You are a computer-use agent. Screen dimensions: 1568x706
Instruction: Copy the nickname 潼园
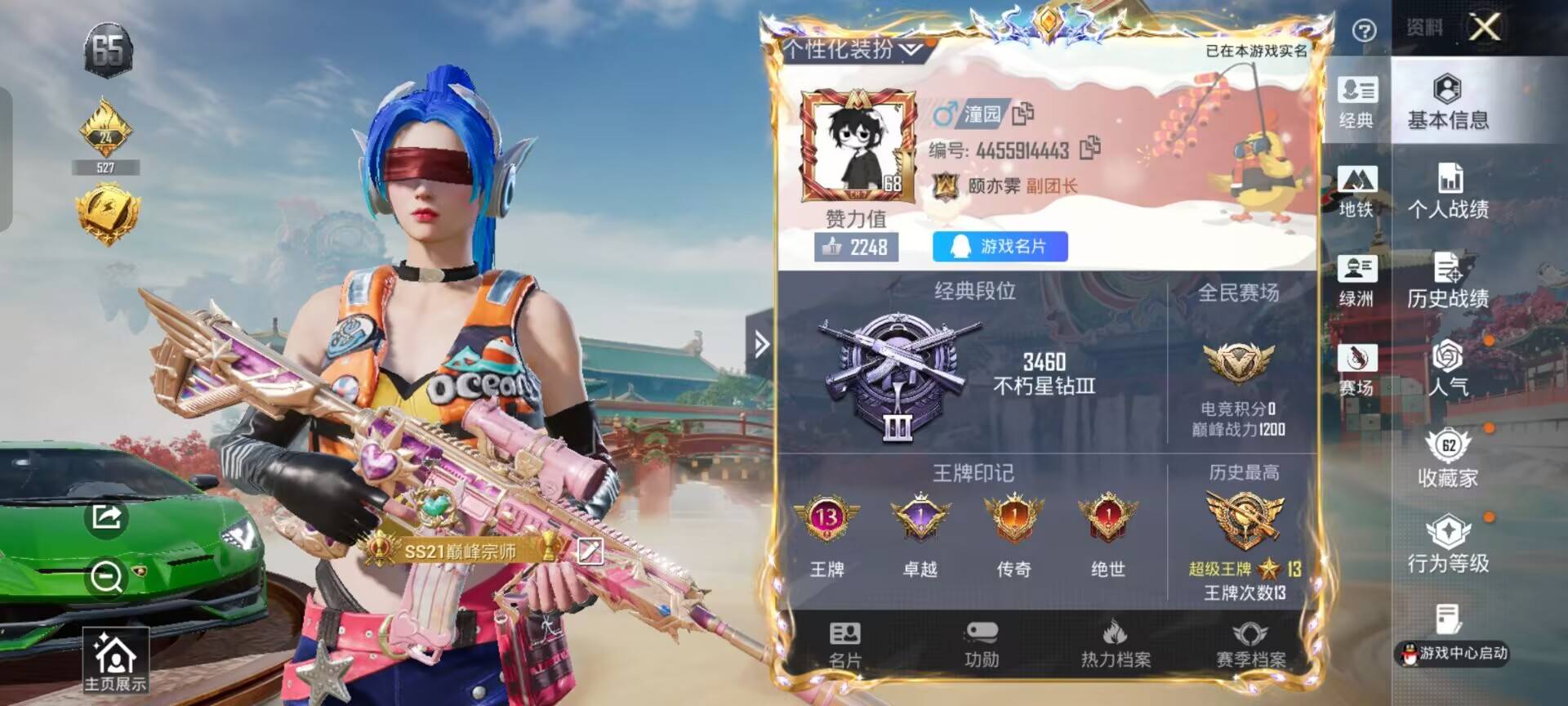pyautogui.click(x=1023, y=114)
